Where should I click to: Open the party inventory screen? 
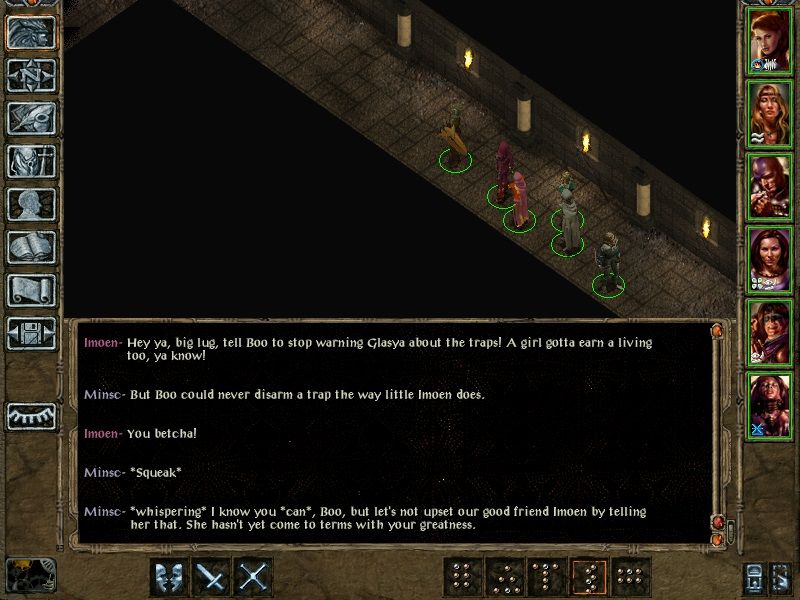pyautogui.click(x=31, y=161)
